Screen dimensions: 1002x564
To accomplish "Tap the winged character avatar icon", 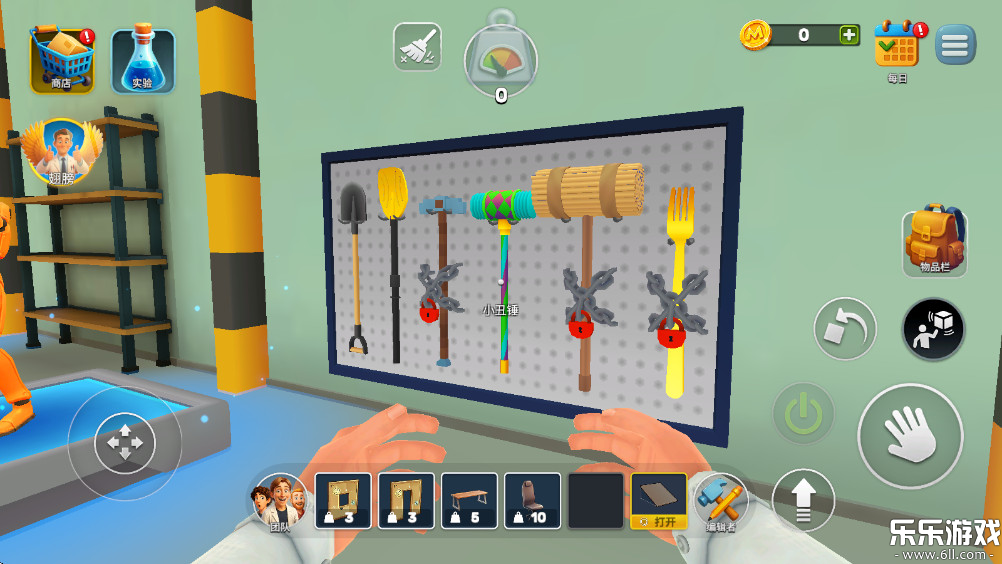I will (63, 153).
